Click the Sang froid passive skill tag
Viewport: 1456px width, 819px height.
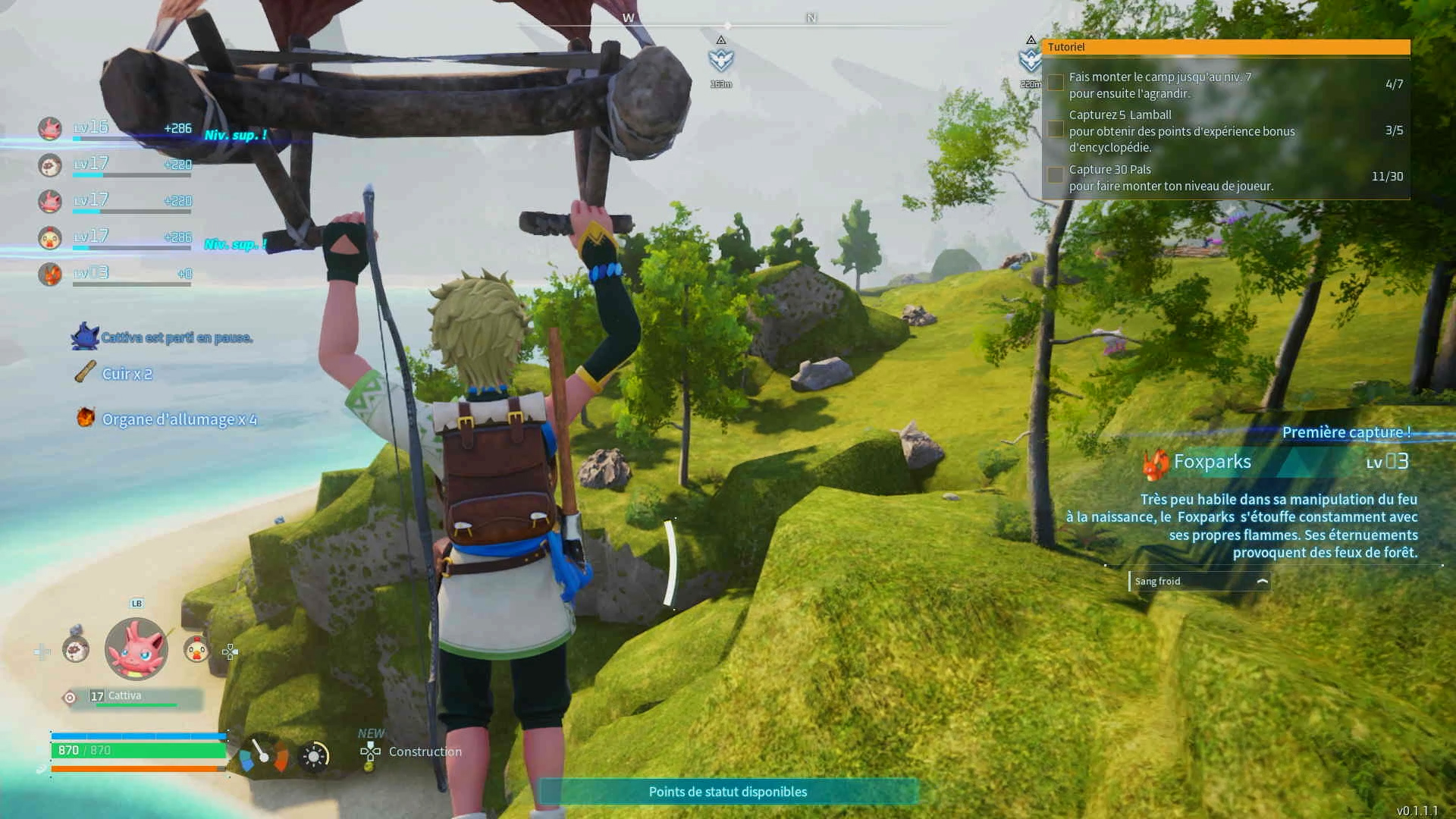pyautogui.click(x=1200, y=581)
